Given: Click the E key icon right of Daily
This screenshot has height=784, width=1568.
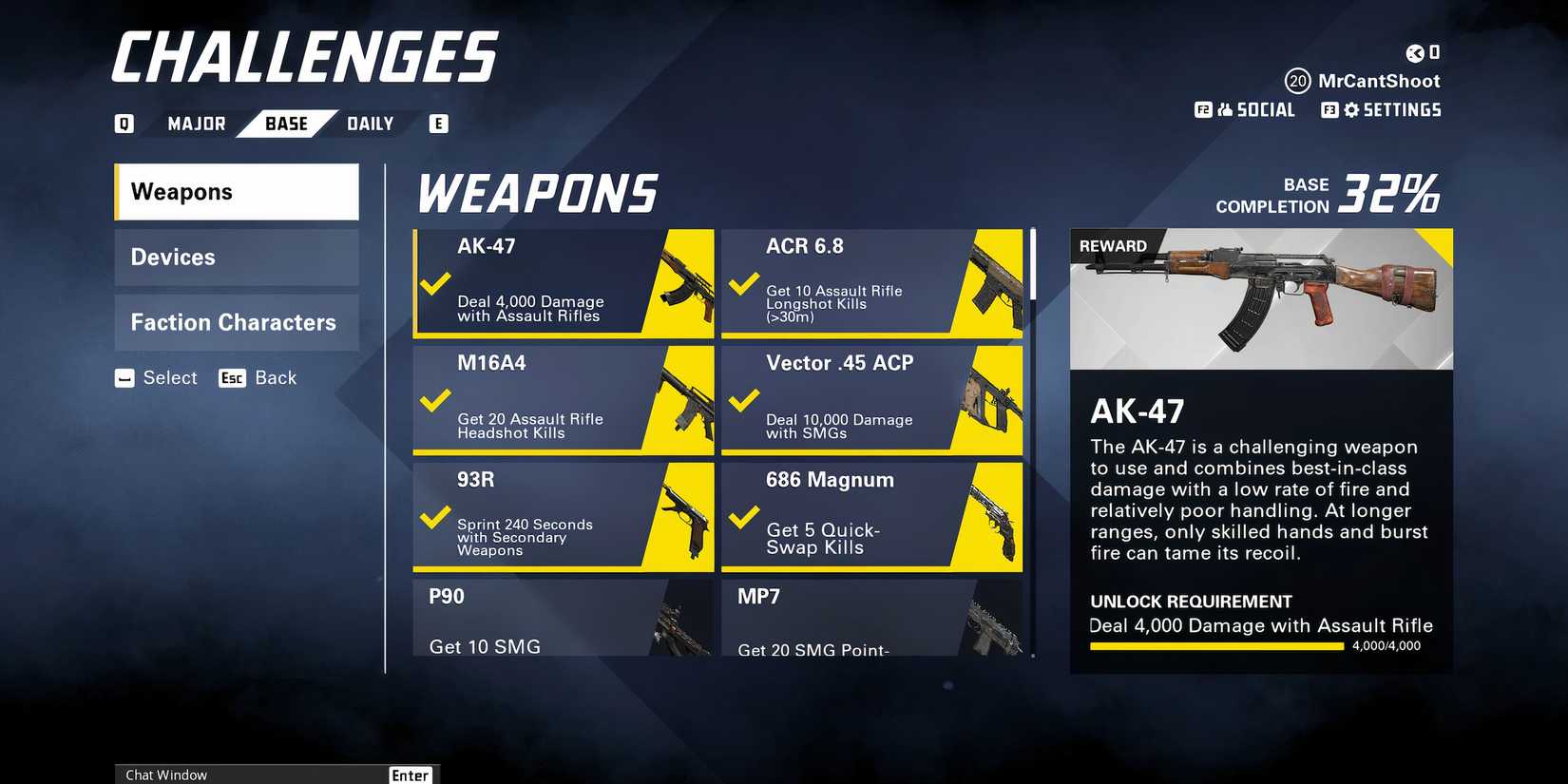Looking at the screenshot, I should click(438, 123).
